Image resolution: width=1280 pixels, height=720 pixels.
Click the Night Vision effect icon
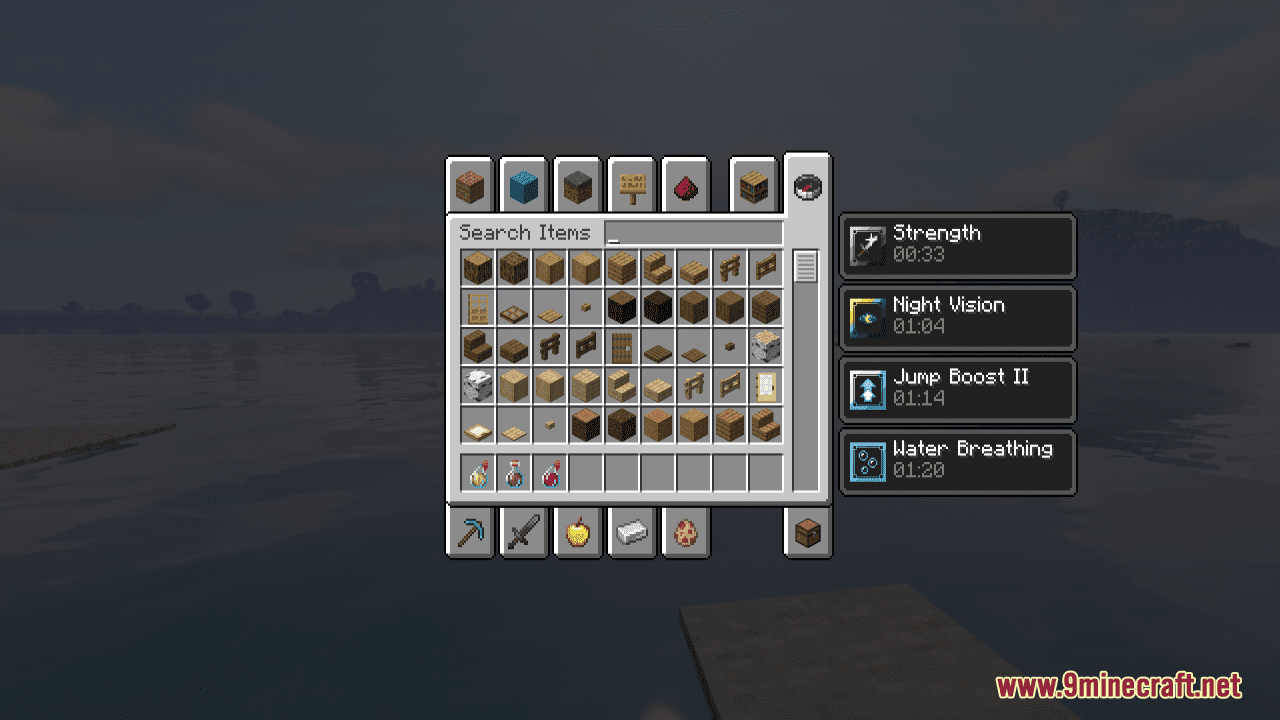[867, 318]
